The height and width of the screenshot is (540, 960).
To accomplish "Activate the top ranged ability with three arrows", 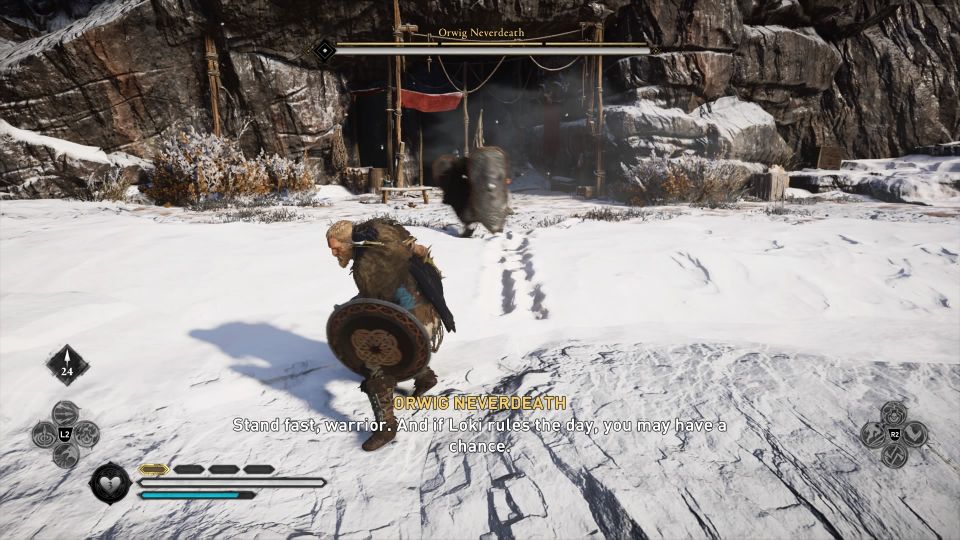I will [65, 413].
